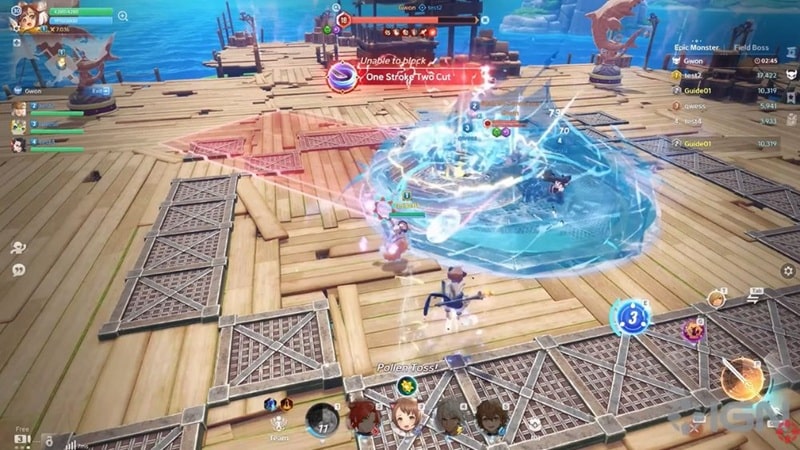Select the dark-haired party member portrait

point(19,144)
